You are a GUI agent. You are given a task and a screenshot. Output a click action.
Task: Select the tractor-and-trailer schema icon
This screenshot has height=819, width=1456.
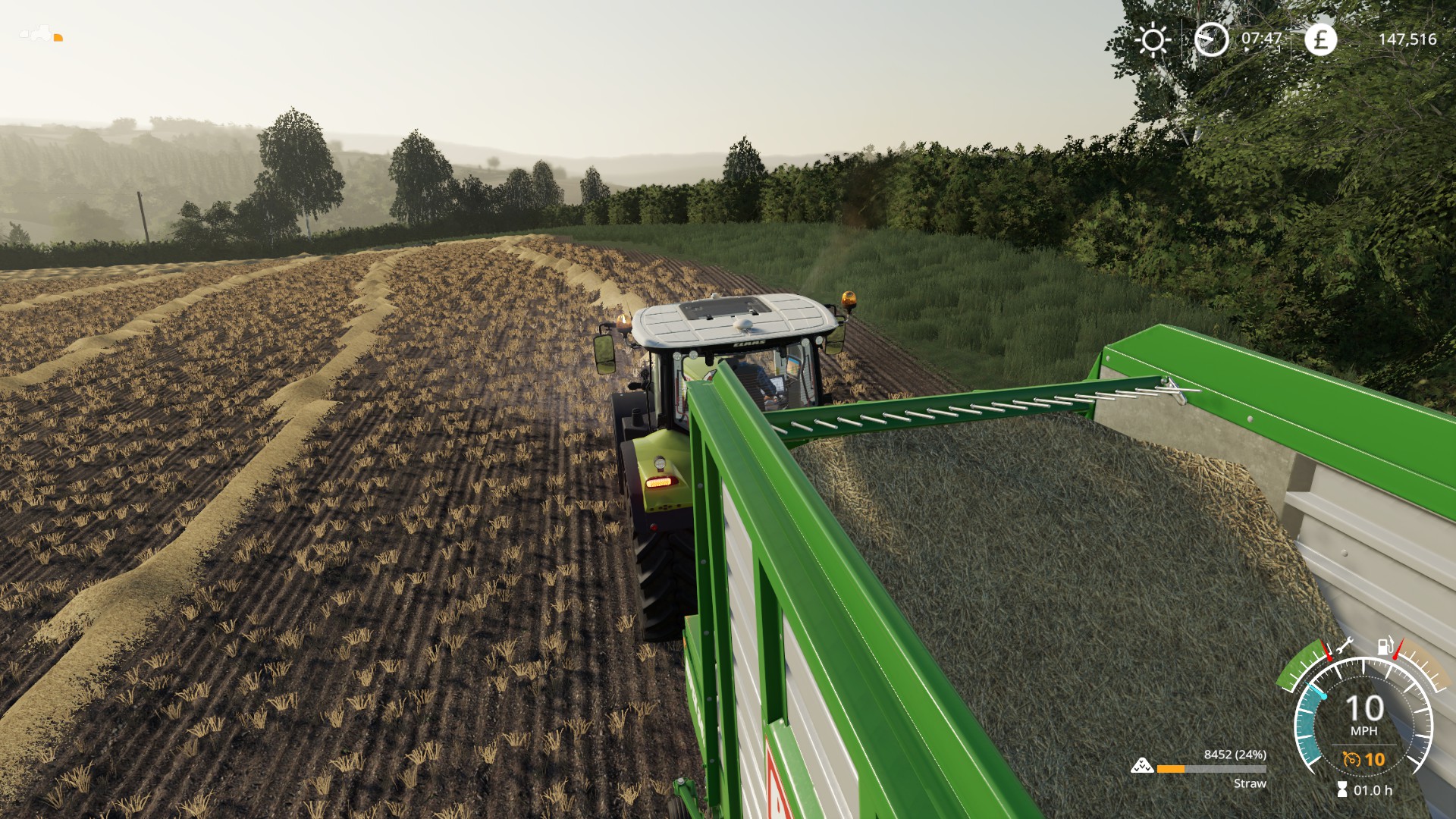pyautogui.click(x=41, y=34)
